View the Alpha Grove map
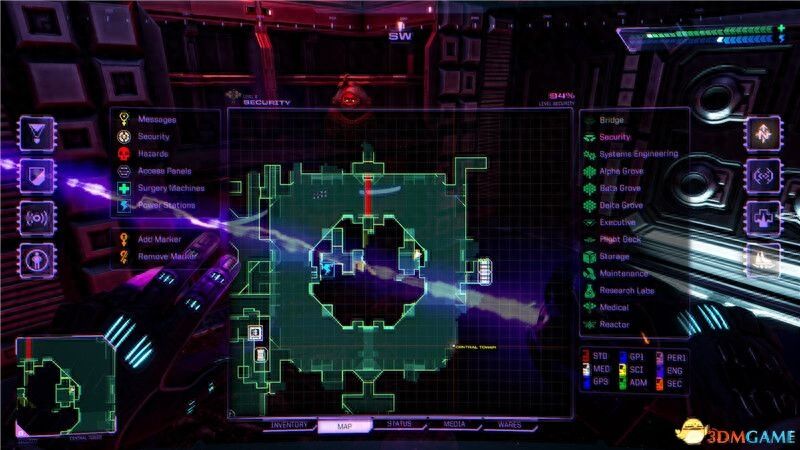The width and height of the screenshot is (800, 450). pos(620,171)
